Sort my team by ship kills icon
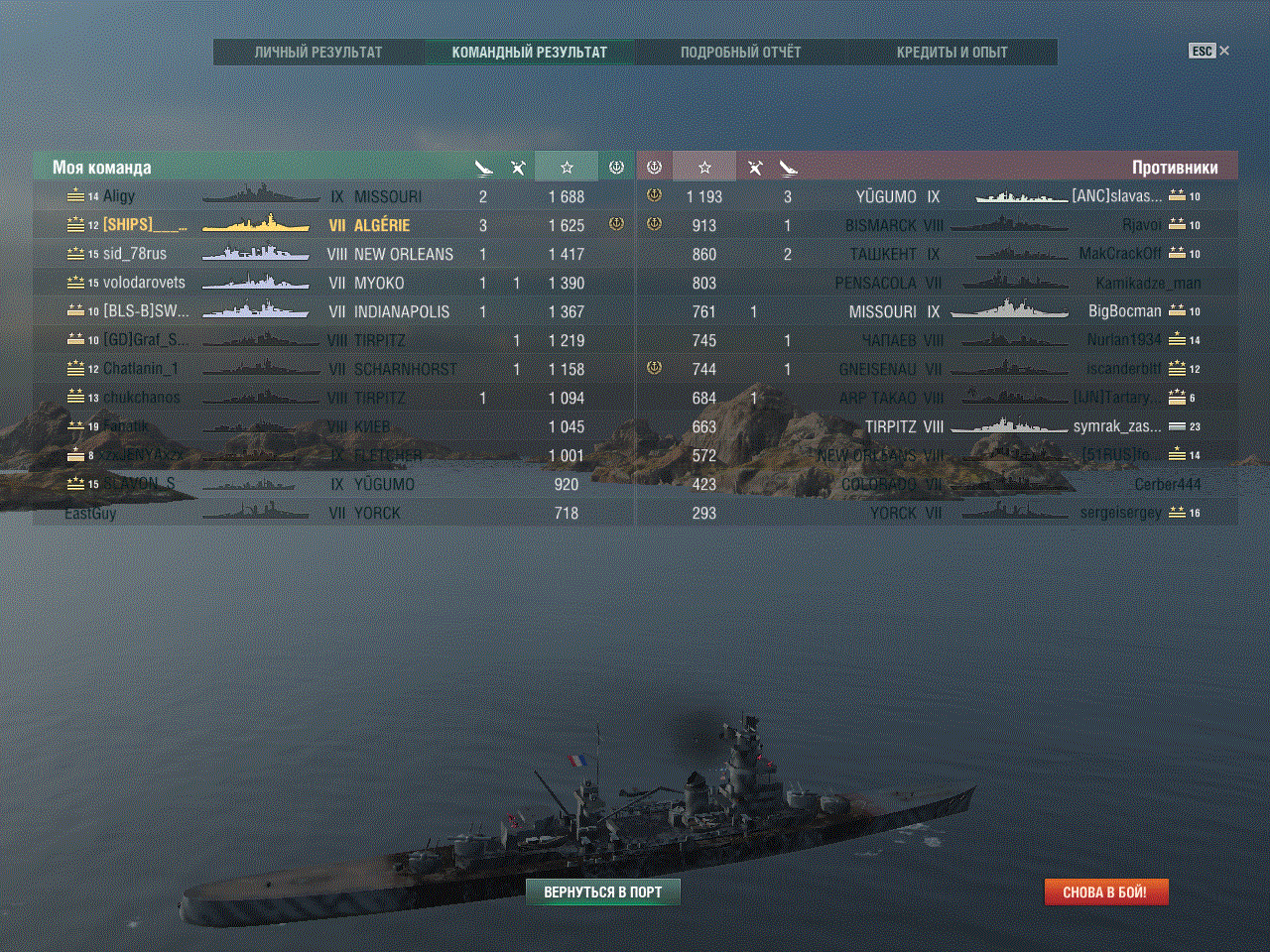 pyautogui.click(x=483, y=168)
